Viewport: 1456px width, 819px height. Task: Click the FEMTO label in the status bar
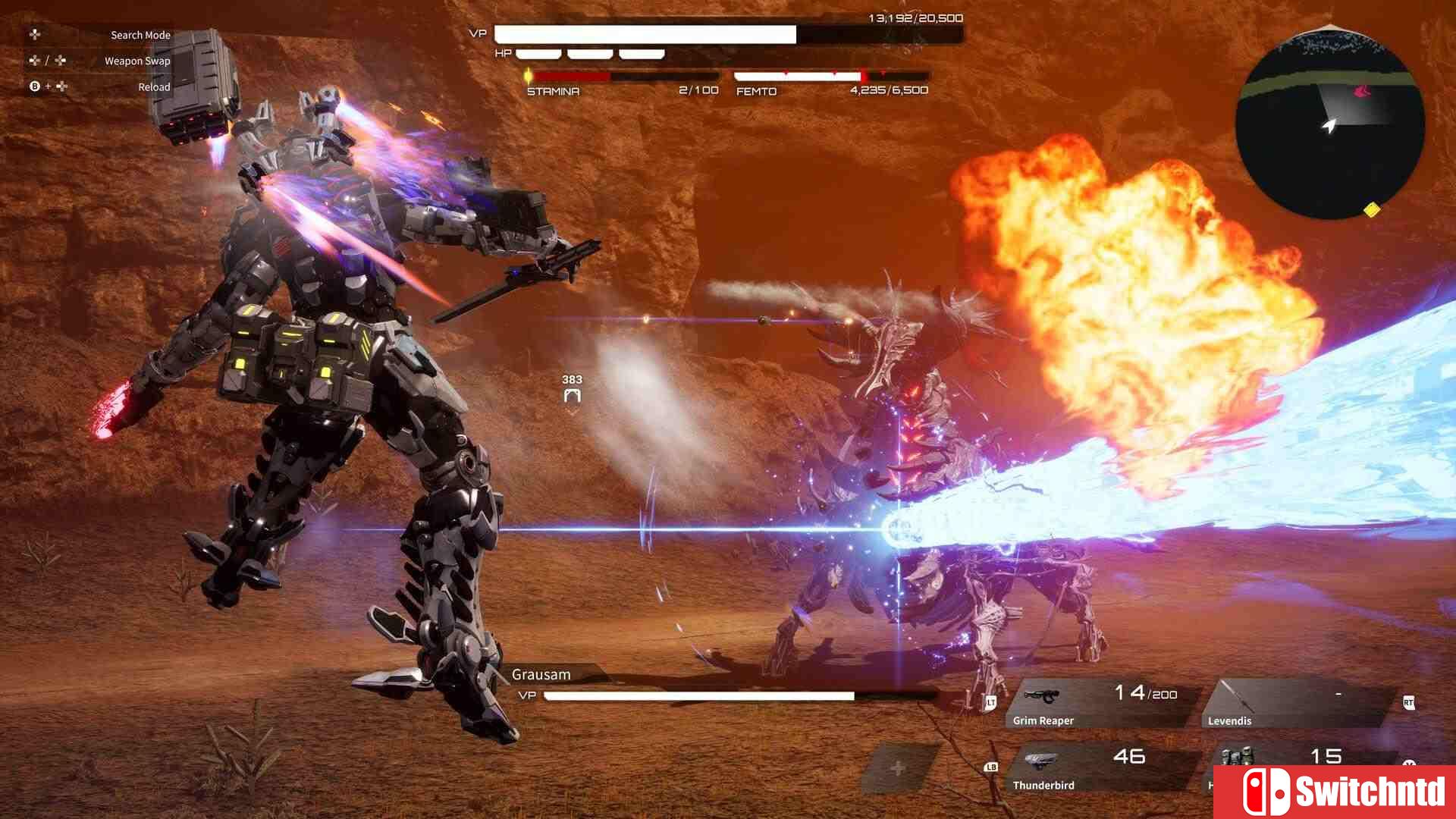tap(756, 91)
